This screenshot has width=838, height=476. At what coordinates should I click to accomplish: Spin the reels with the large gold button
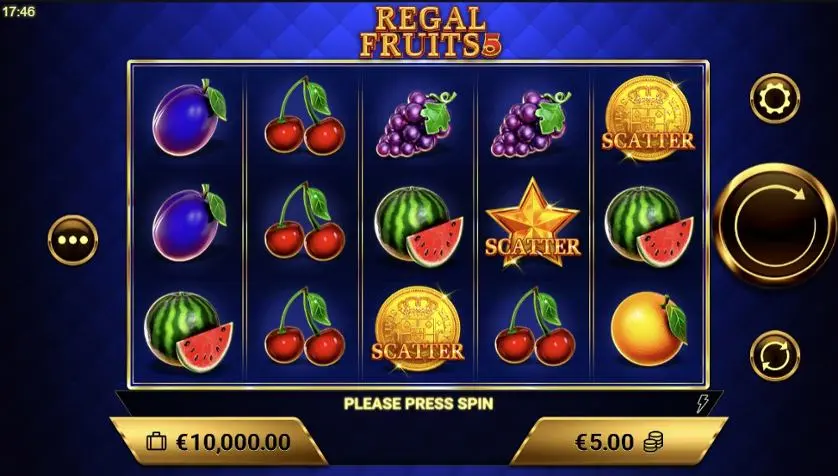coord(775,226)
